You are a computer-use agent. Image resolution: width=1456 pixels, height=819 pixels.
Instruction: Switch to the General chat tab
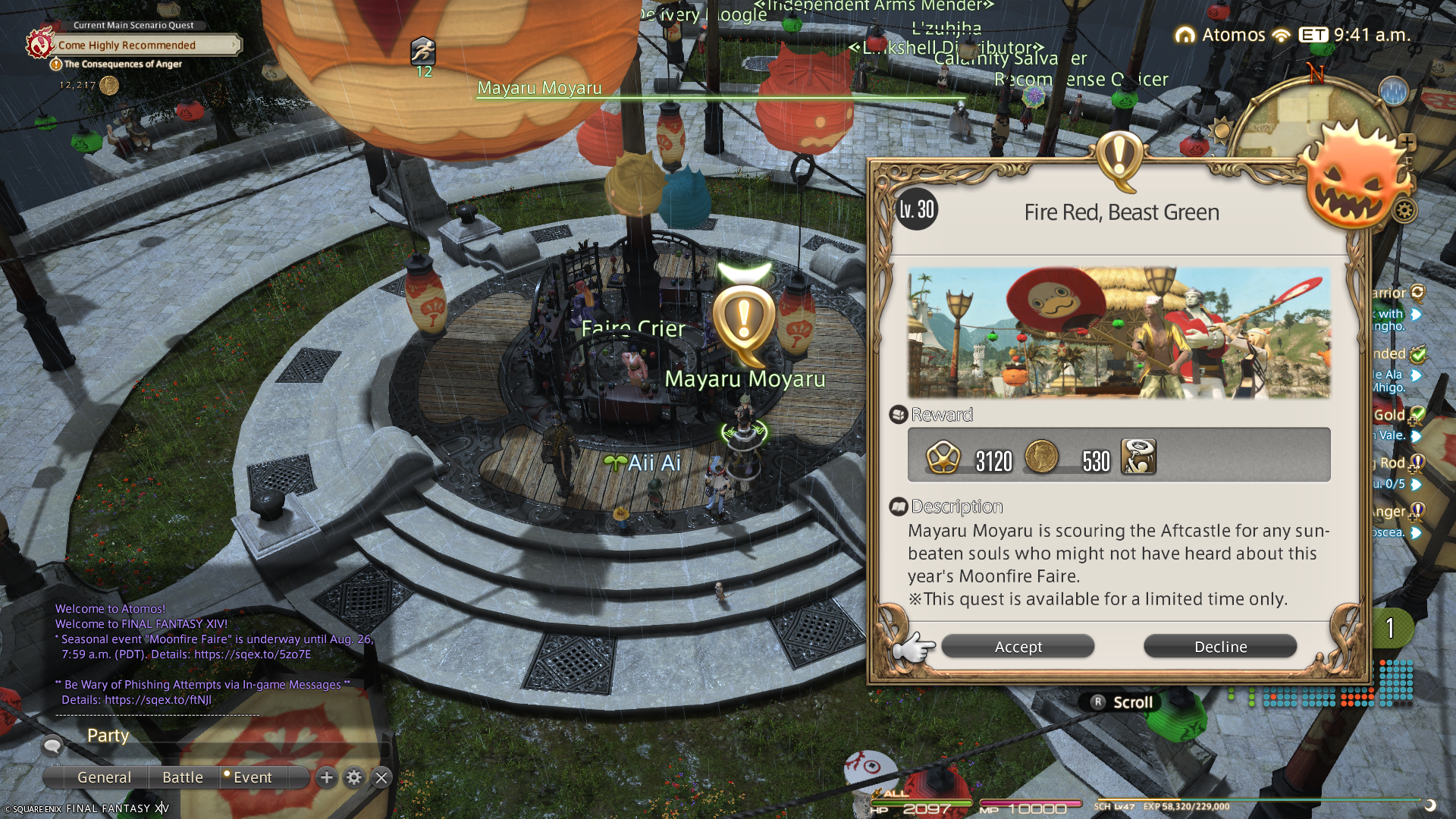pos(104,777)
